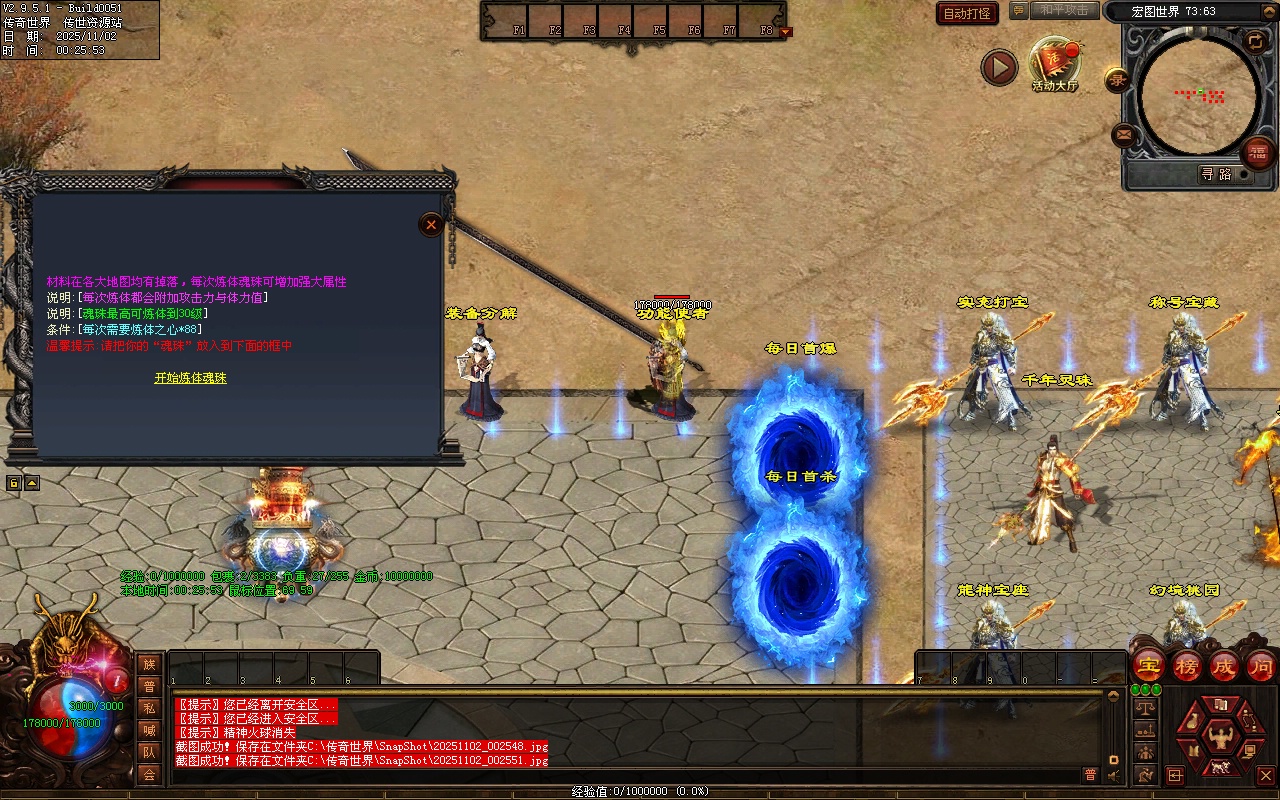Toggle the 自动打怪 auto-fight button

tap(967, 13)
